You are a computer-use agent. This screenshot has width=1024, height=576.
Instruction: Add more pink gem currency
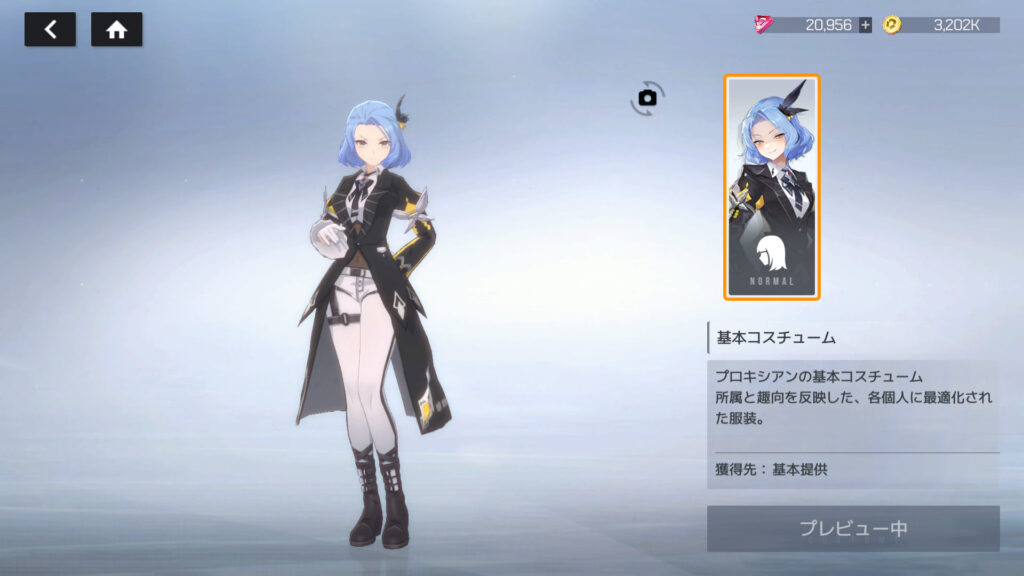[865, 25]
